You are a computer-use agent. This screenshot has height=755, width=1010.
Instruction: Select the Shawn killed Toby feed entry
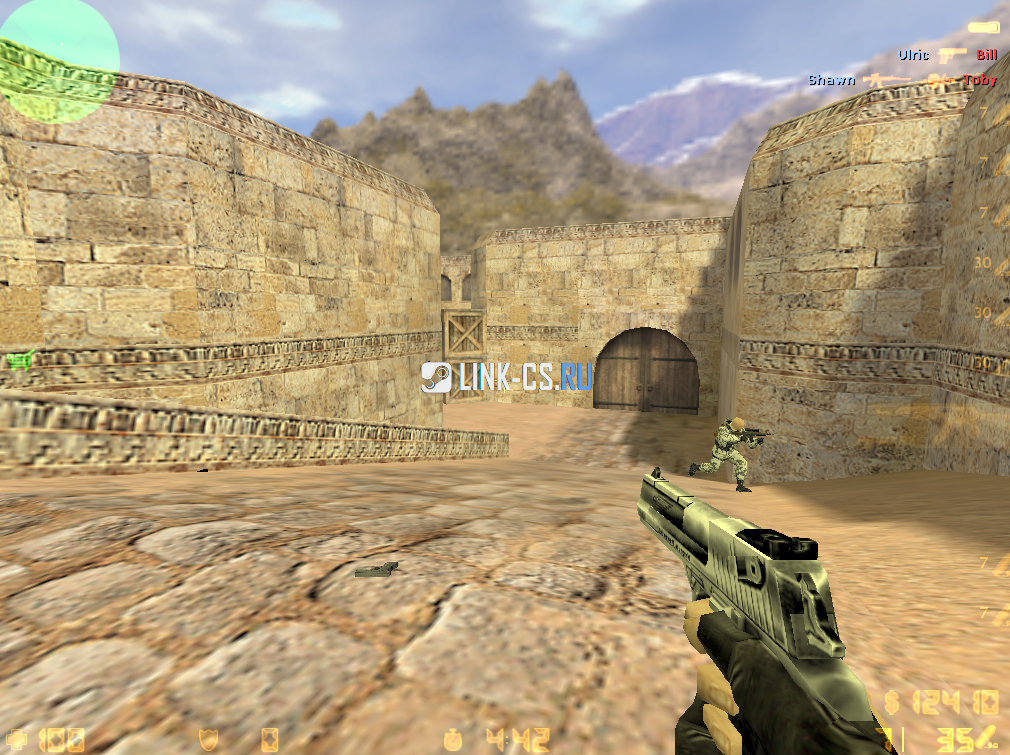coord(902,80)
